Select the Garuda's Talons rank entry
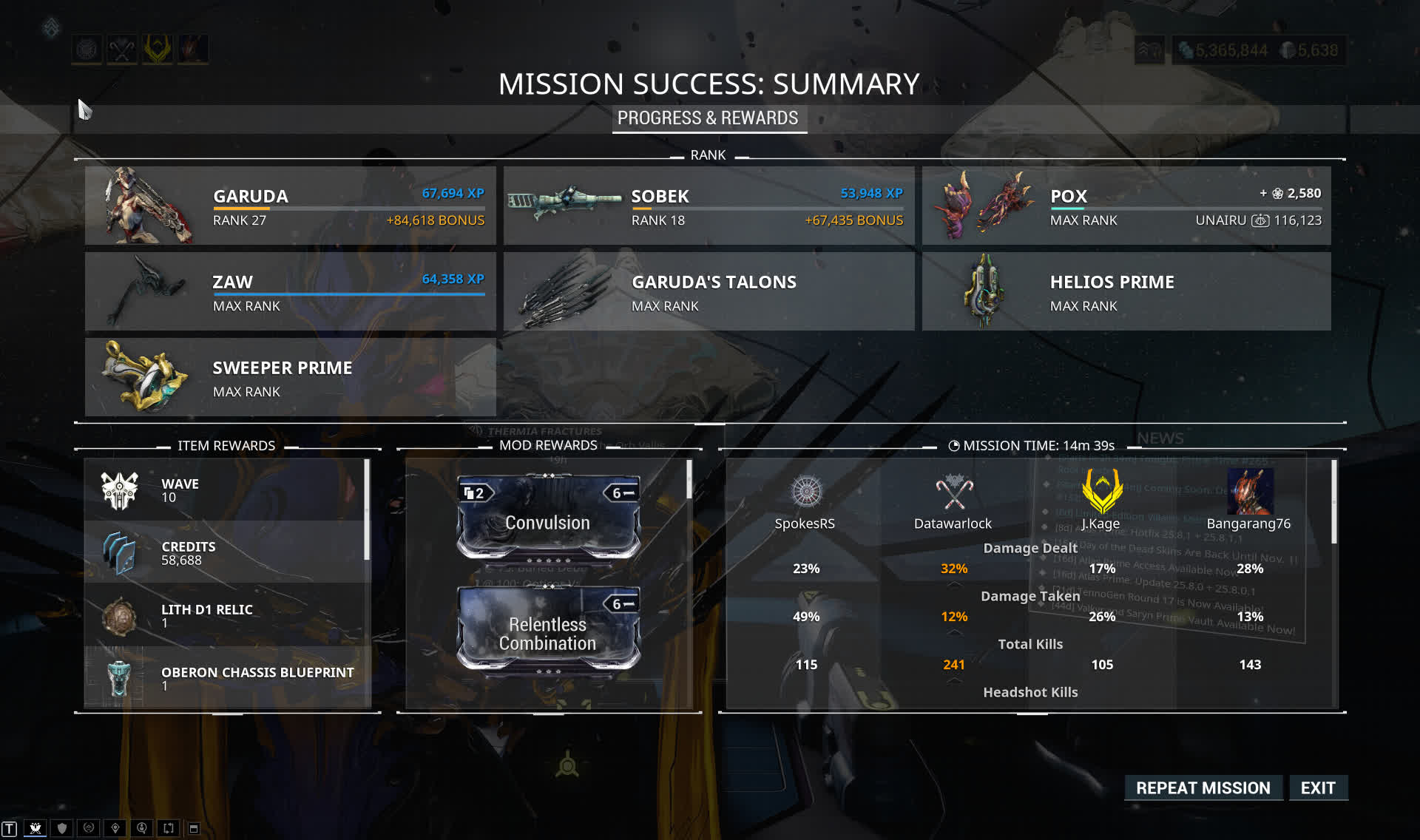The height and width of the screenshot is (840, 1420). (x=708, y=291)
